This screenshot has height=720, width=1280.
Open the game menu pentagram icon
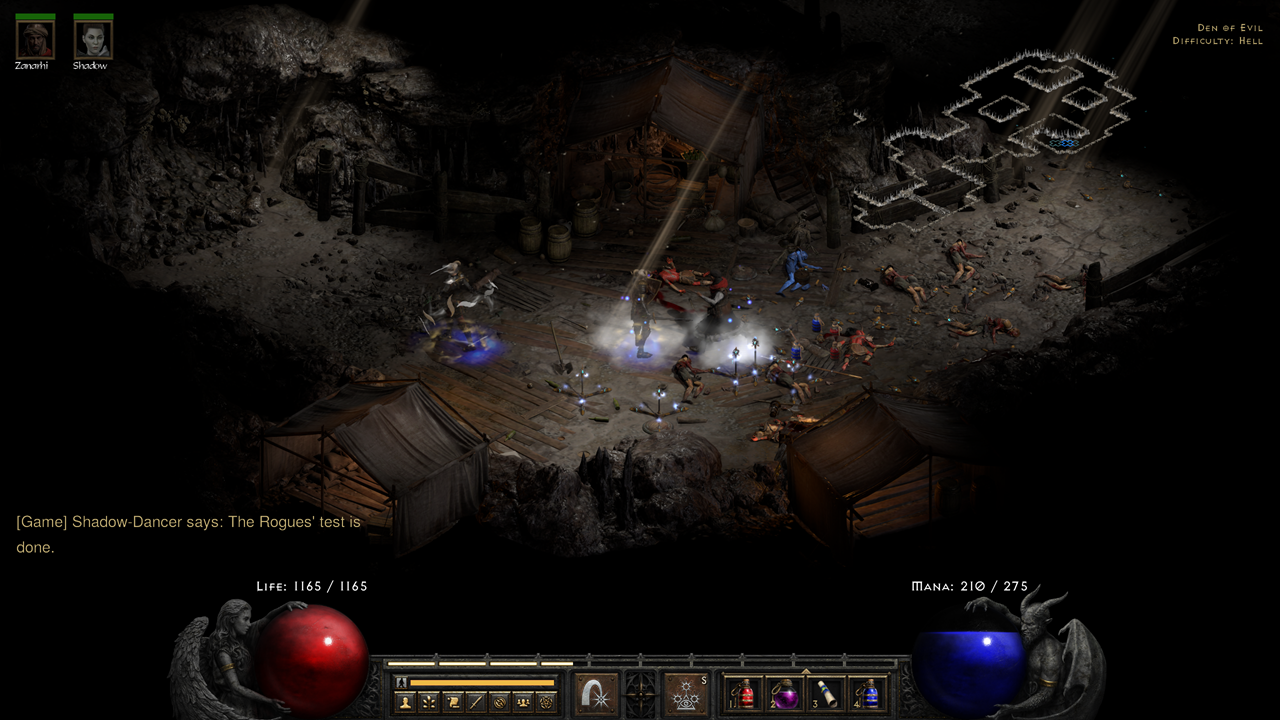coord(544,701)
